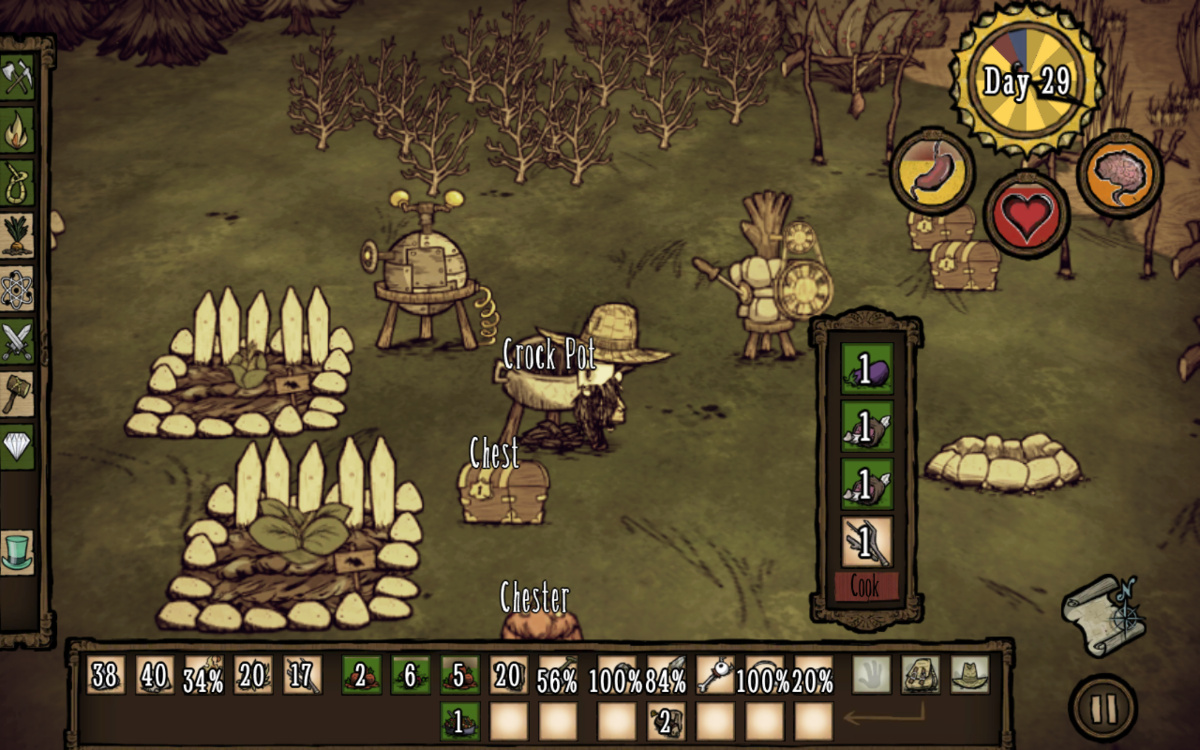Pause the game
This screenshot has height=750, width=1200.
1103,708
